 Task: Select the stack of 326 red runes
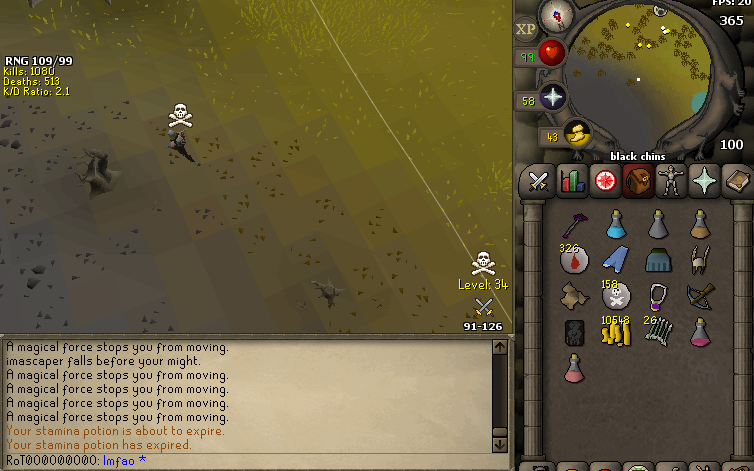(574, 260)
